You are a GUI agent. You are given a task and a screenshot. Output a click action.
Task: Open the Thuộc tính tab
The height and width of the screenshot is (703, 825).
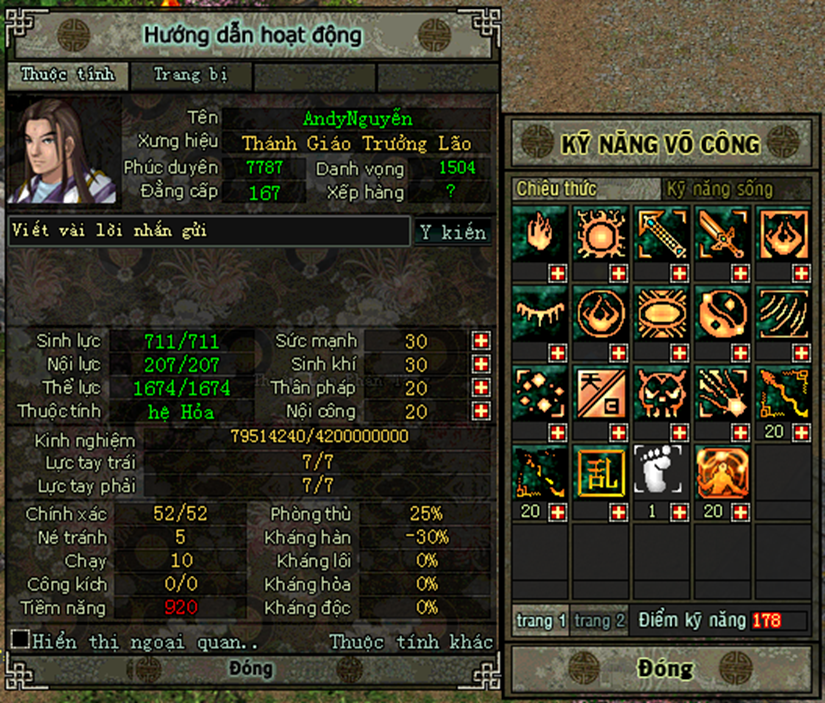click(x=68, y=75)
